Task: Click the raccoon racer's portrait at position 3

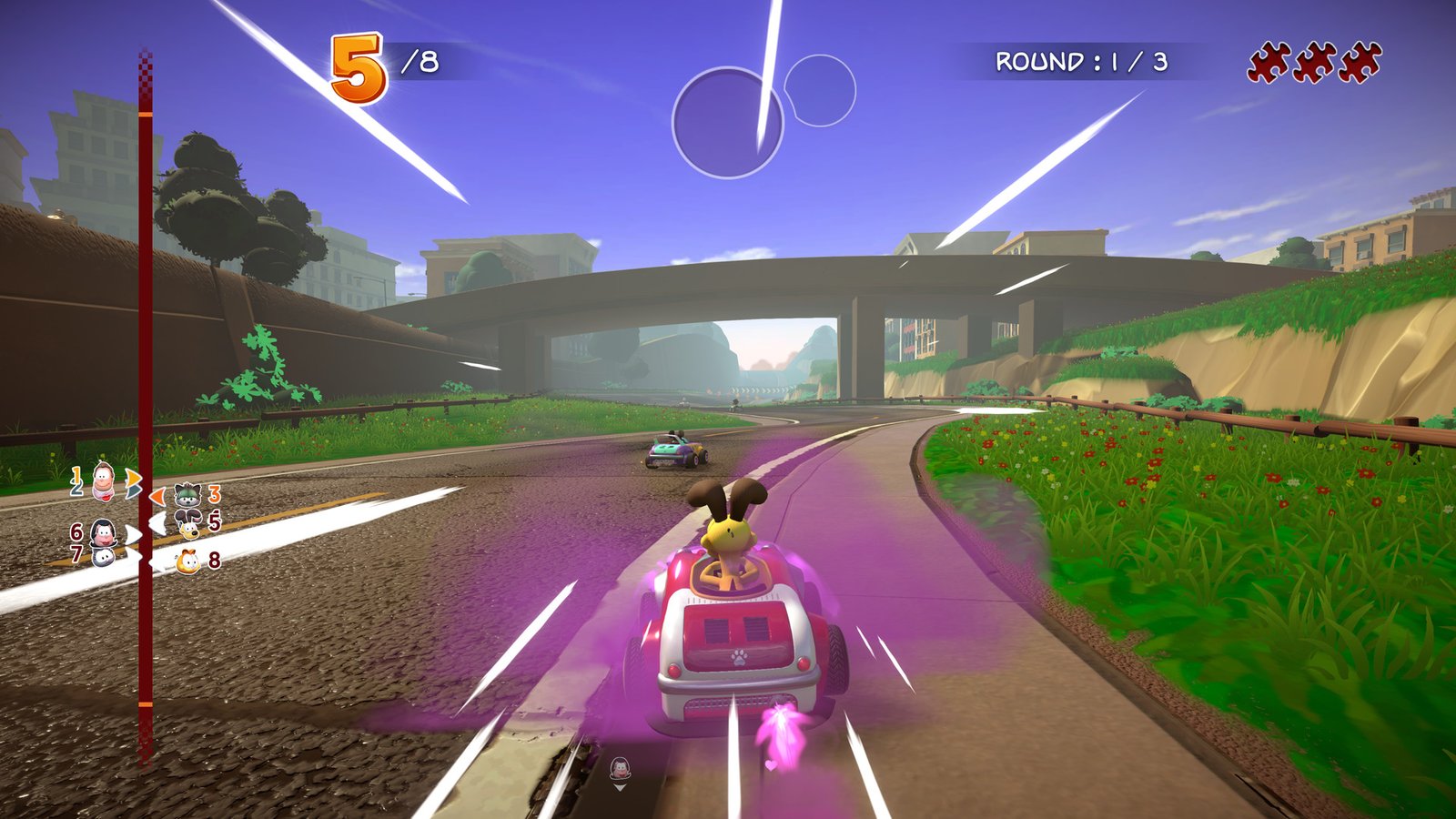Action: [x=187, y=495]
